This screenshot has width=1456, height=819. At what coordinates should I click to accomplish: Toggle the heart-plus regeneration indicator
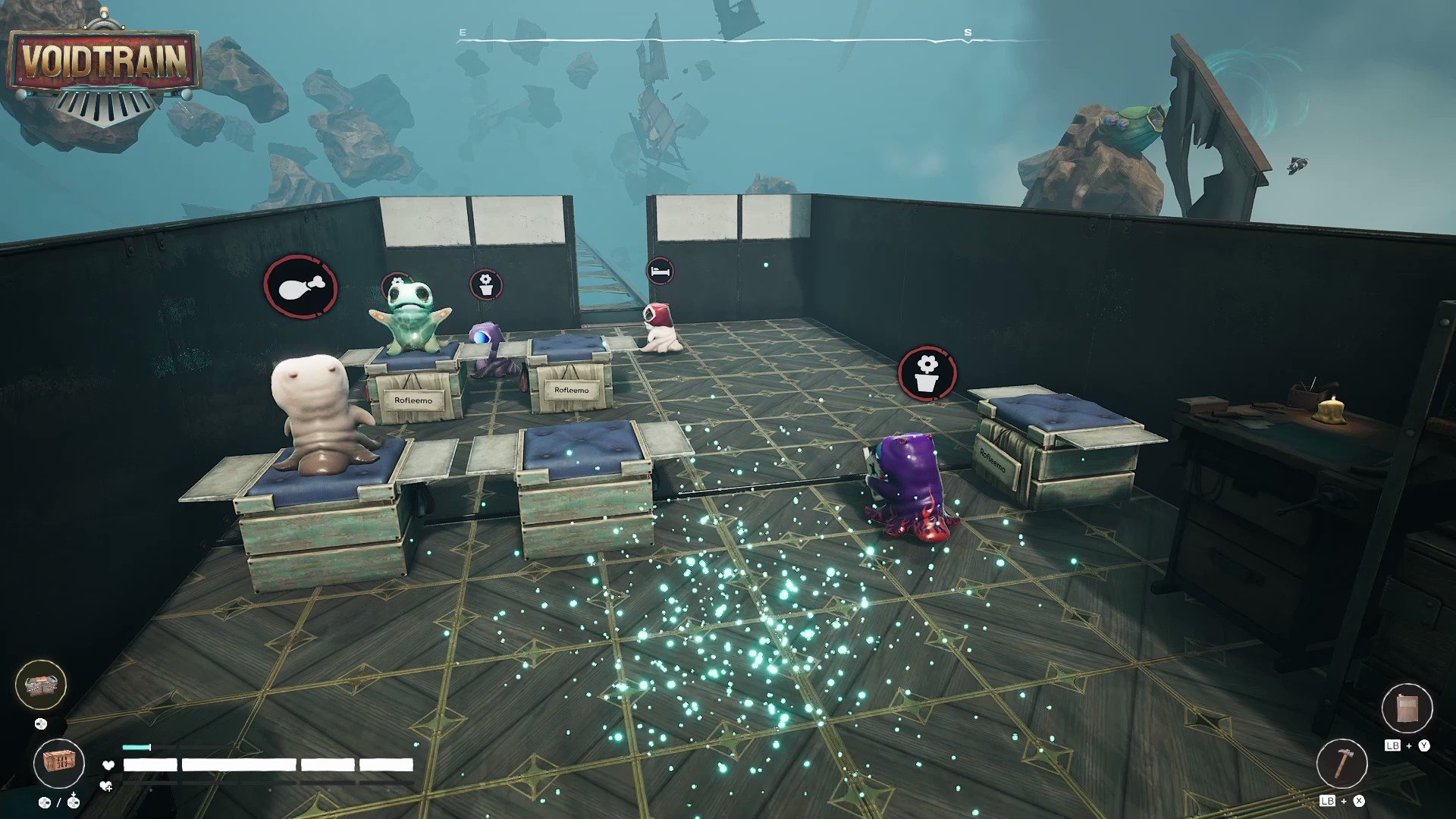coord(106,786)
